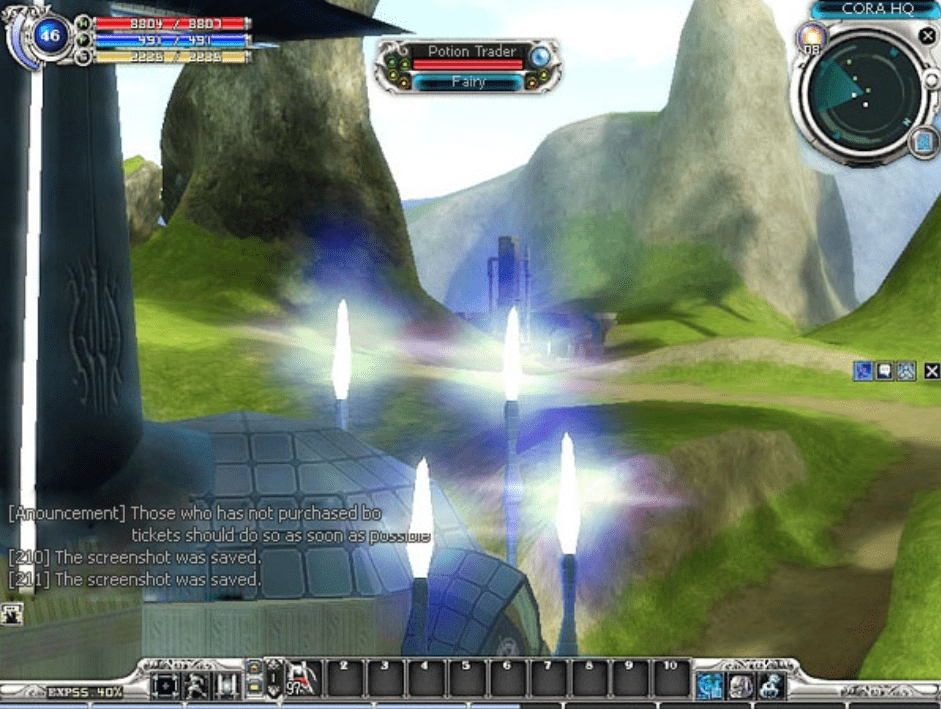Viewport: 941px width, 709px height.
Task: Close the radar minimap with its X button
Action: coord(927,37)
